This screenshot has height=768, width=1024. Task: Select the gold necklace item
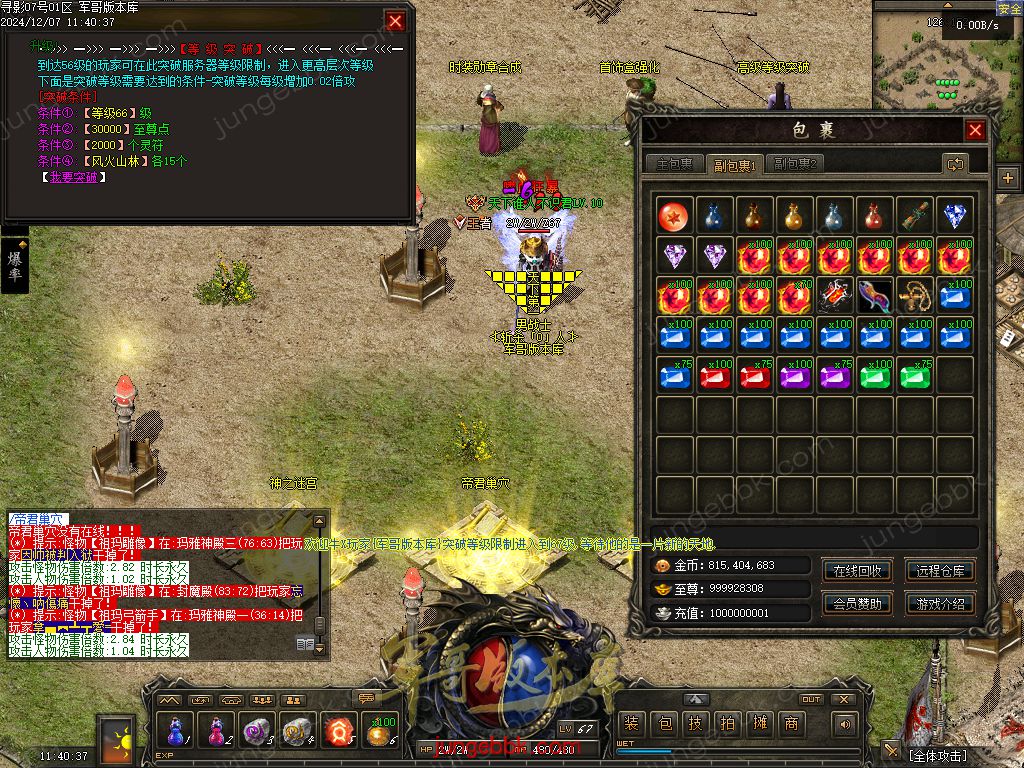point(915,295)
